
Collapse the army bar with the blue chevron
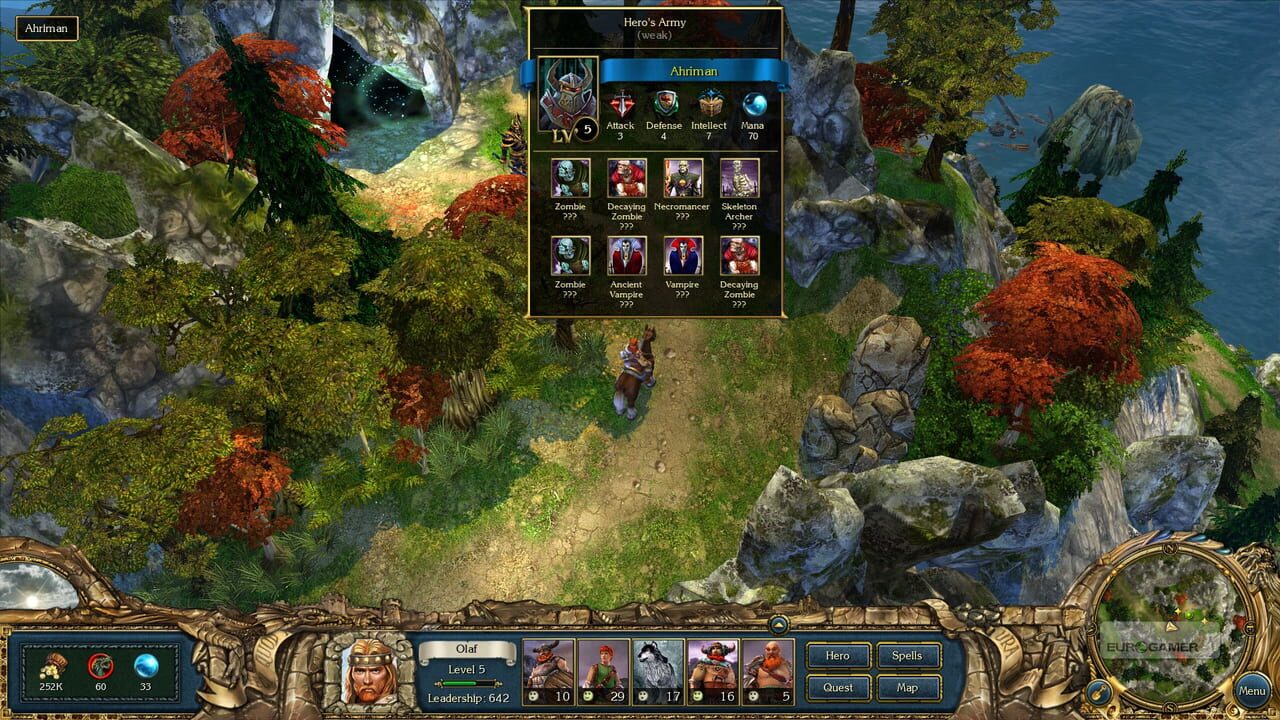779,625
